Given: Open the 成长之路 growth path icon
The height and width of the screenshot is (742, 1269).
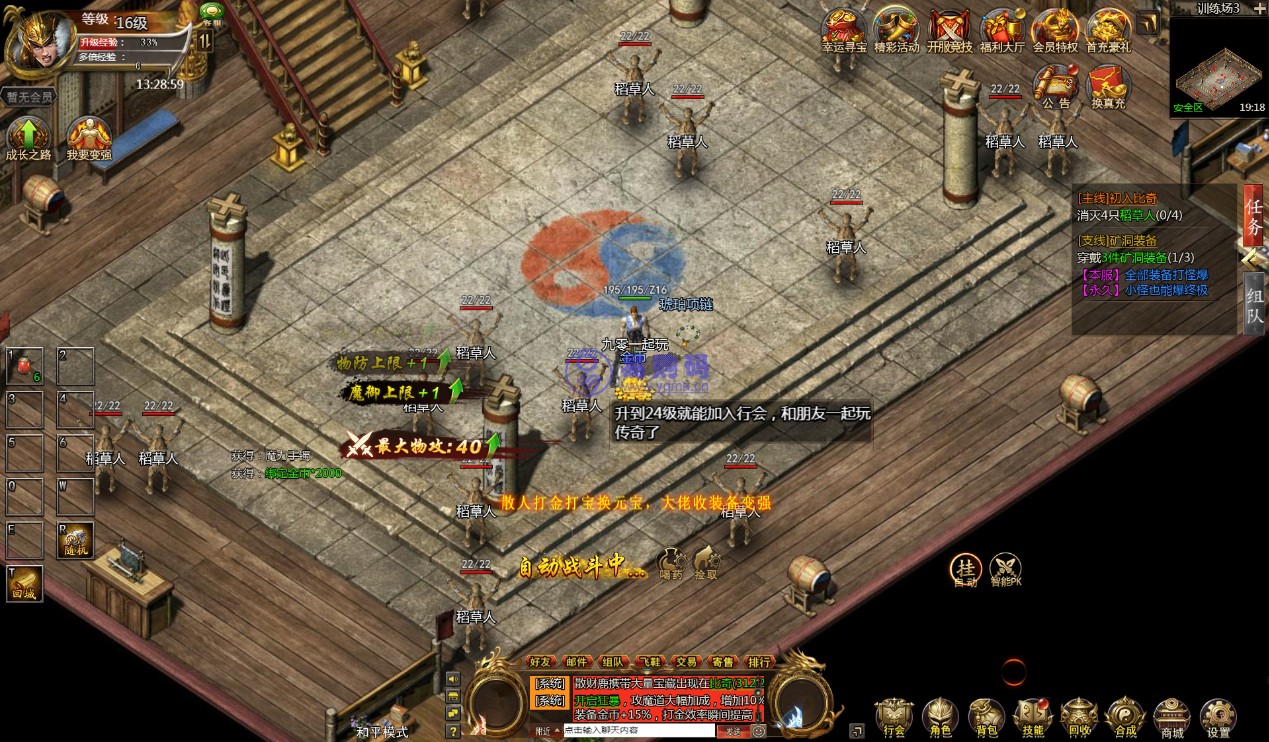Looking at the screenshot, I should coord(28,138).
